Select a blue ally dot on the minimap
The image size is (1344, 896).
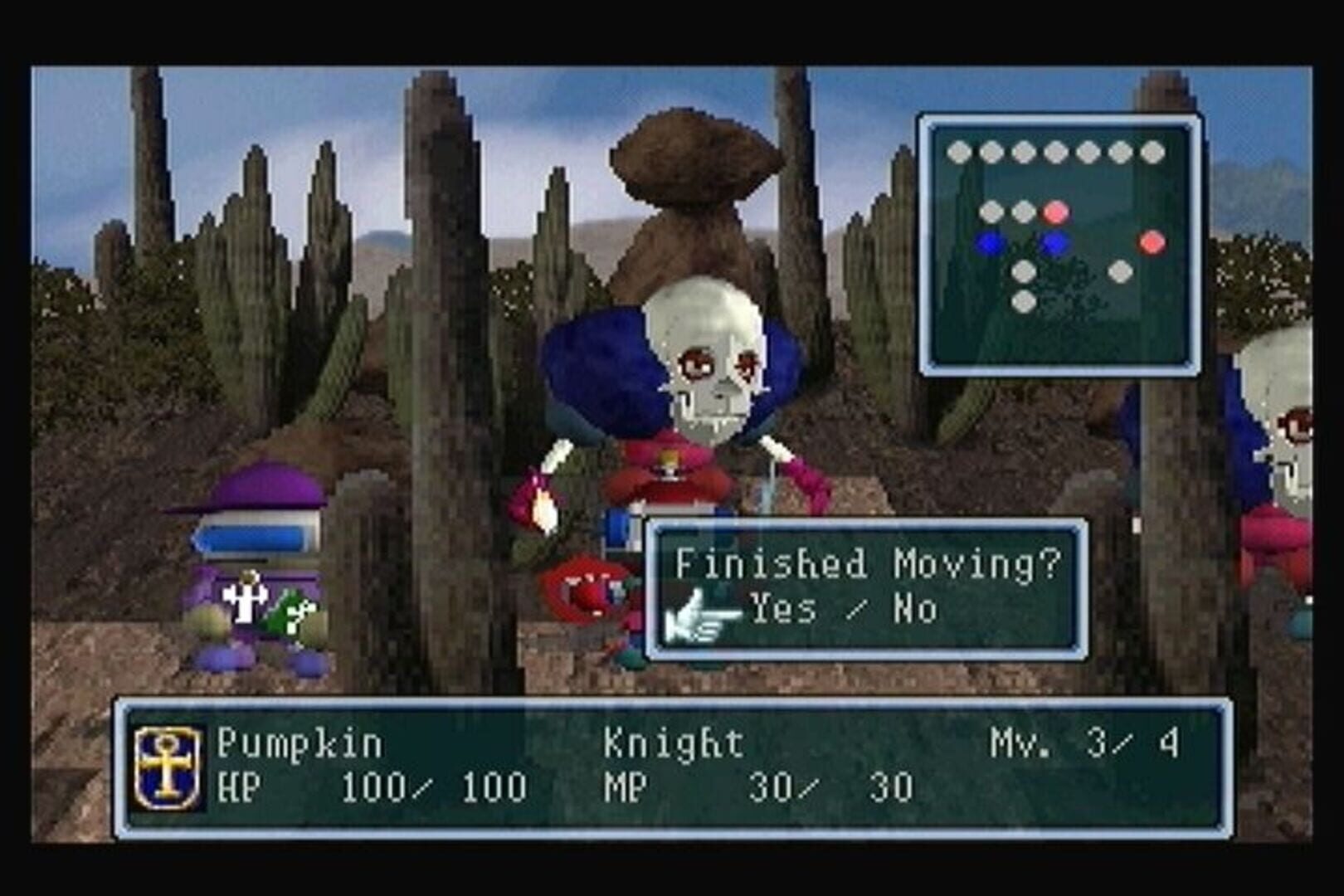pyautogui.click(x=987, y=241)
